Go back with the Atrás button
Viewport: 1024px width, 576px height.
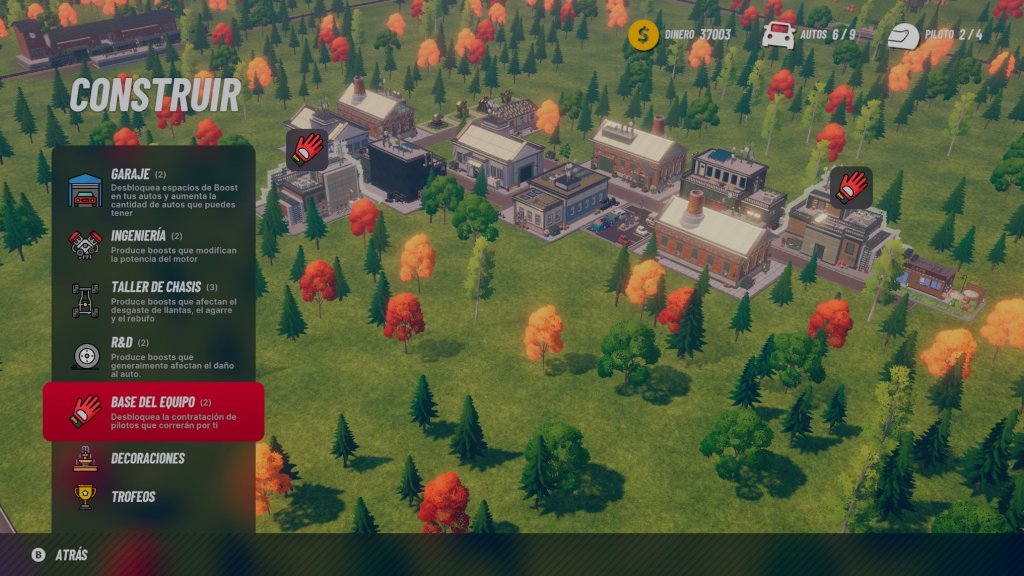60,555
